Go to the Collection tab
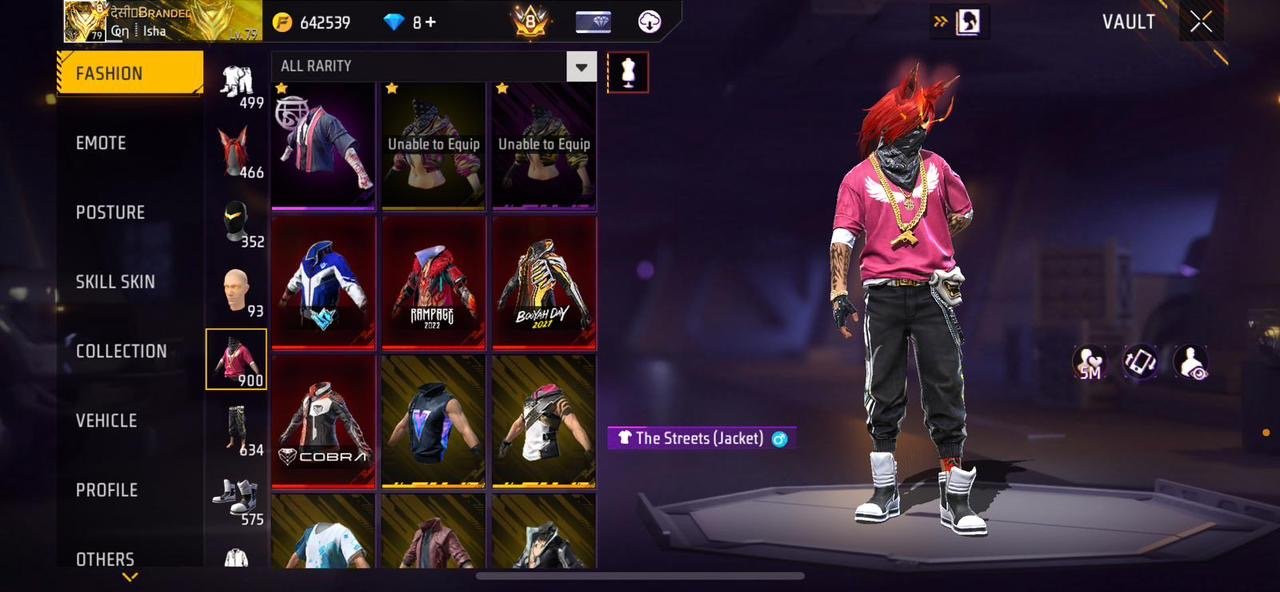 [121, 351]
